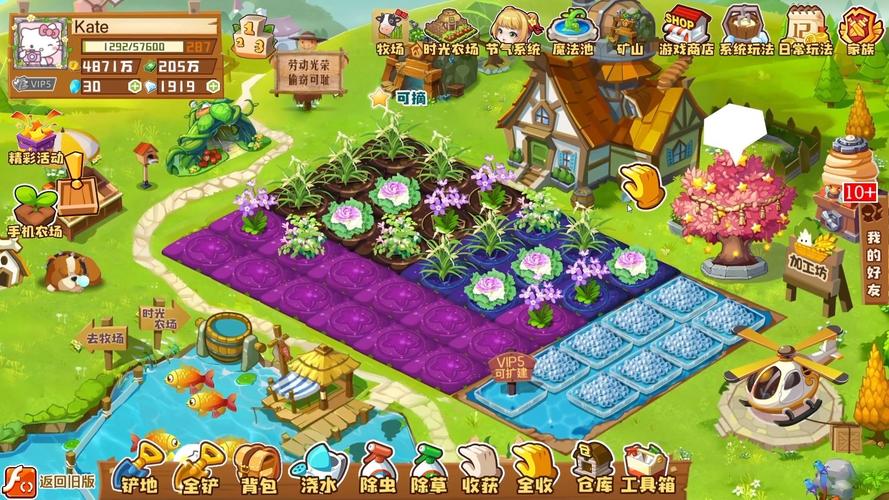Open the 仓库 warehouse
Screen dimensions: 889x500
pyautogui.click(x=592, y=470)
